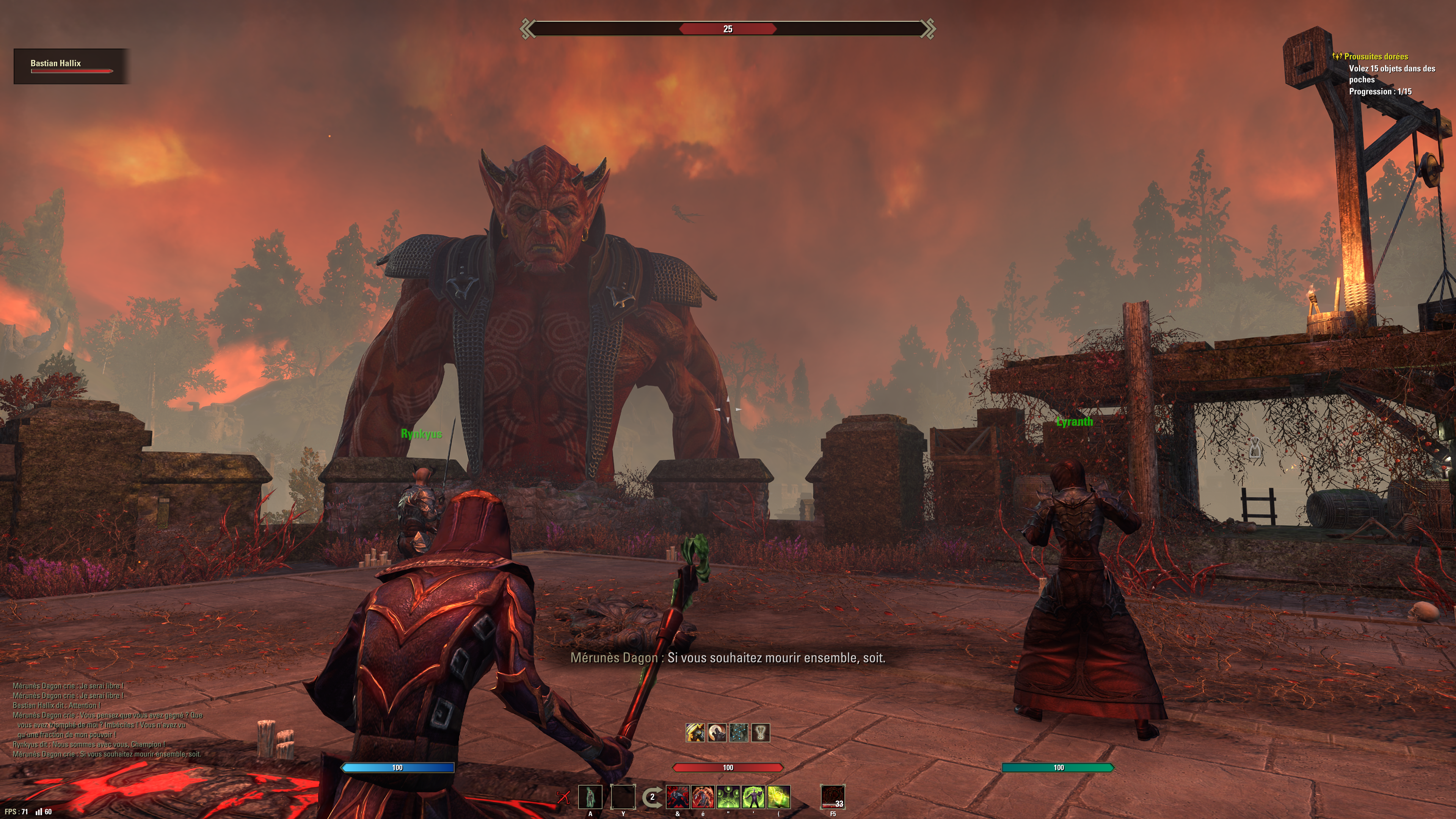Click the weapon swap arrows icon
This screenshot has height=819, width=1456.
click(x=652, y=797)
